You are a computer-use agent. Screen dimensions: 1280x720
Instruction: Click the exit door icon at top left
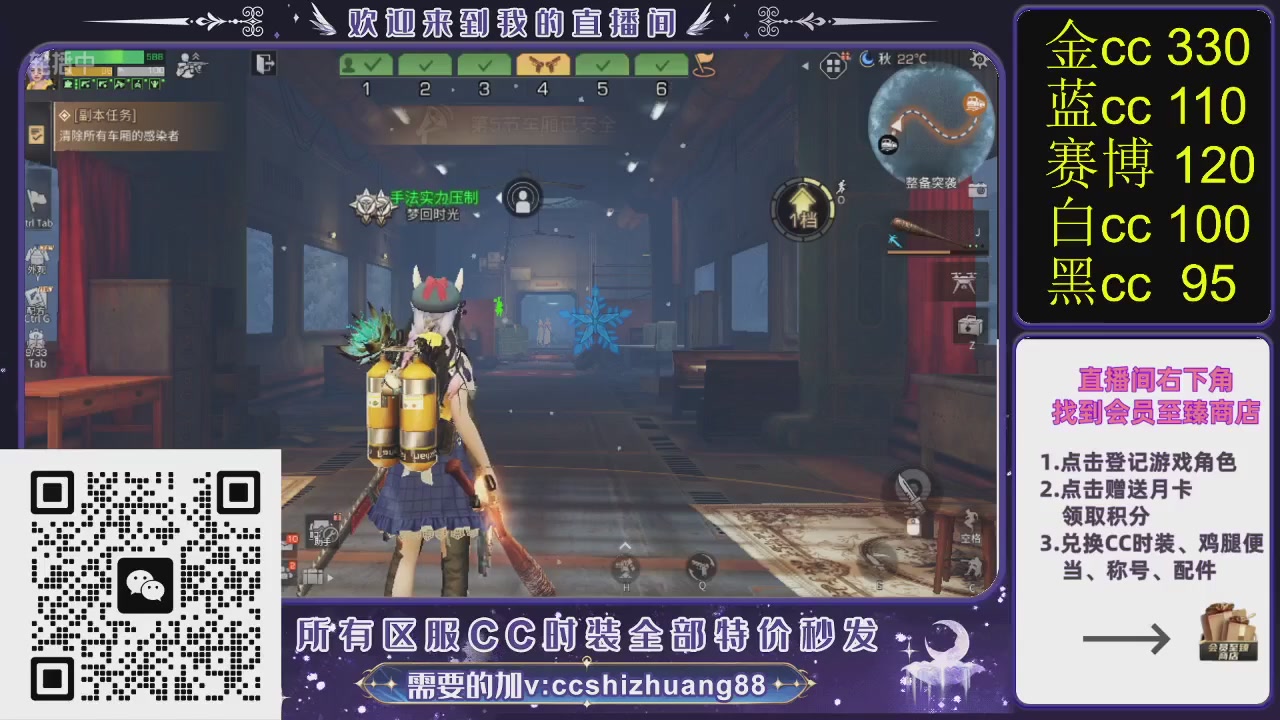click(262, 62)
